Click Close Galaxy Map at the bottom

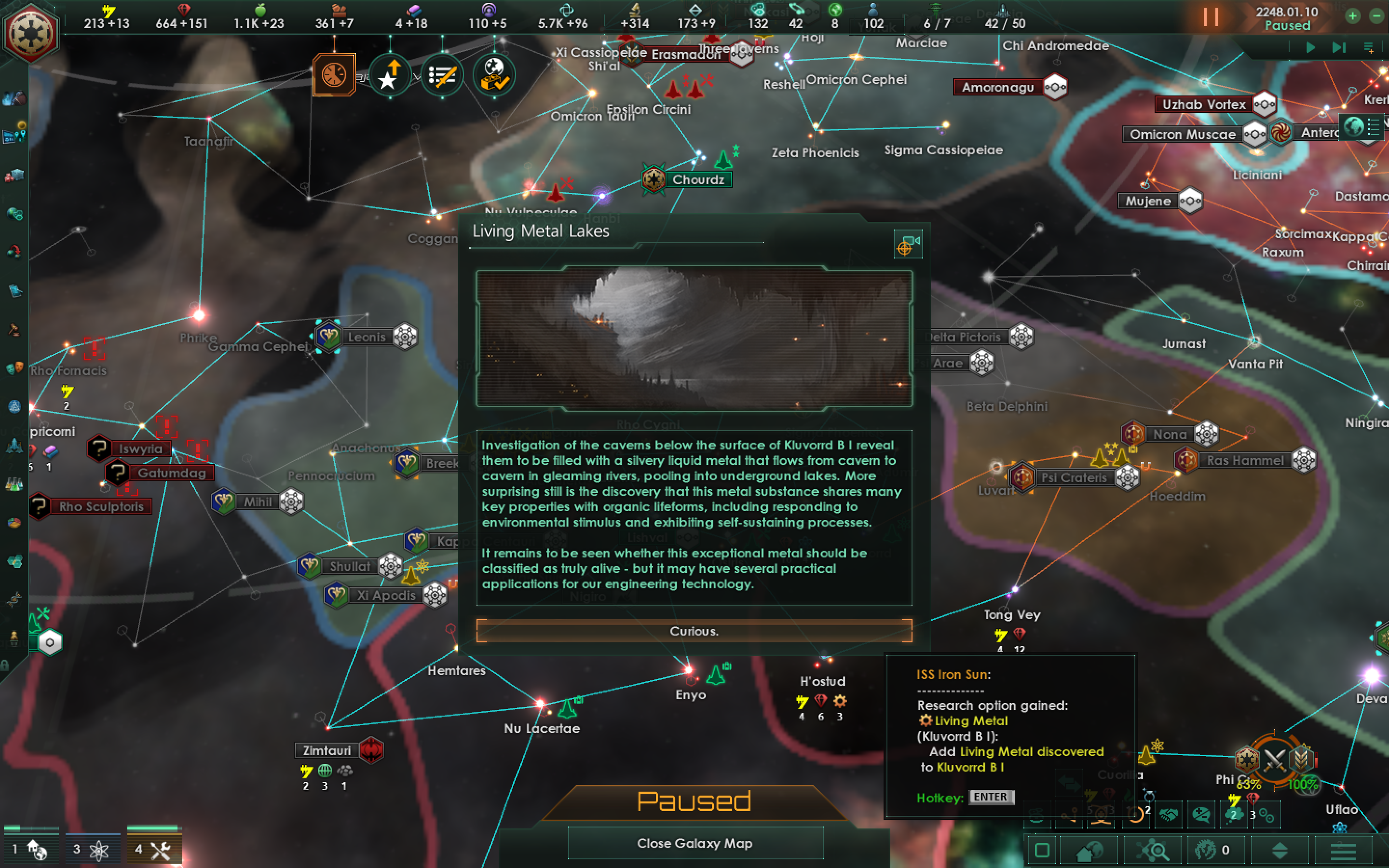coord(694,844)
